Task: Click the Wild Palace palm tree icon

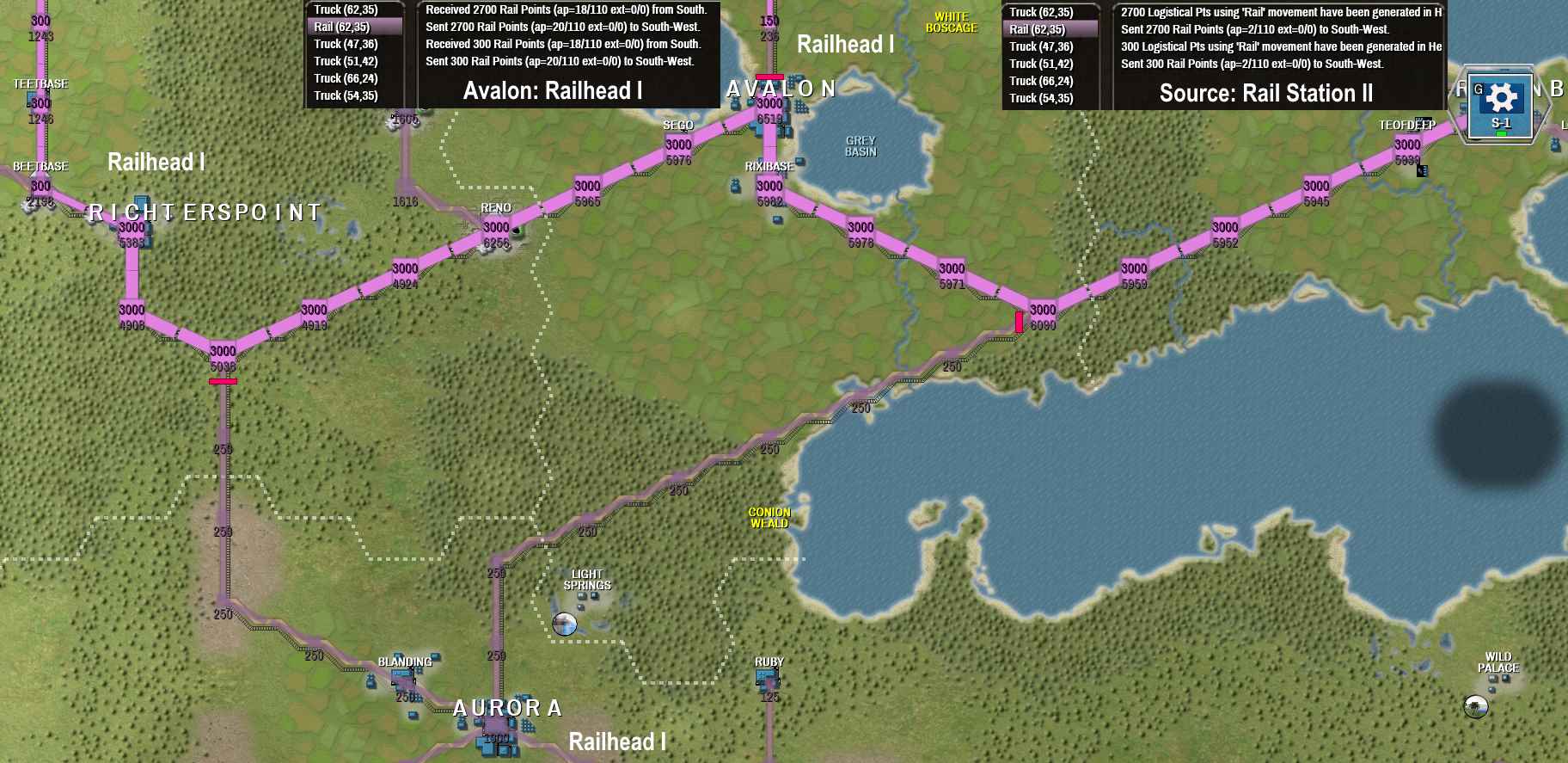Action: point(1476,706)
